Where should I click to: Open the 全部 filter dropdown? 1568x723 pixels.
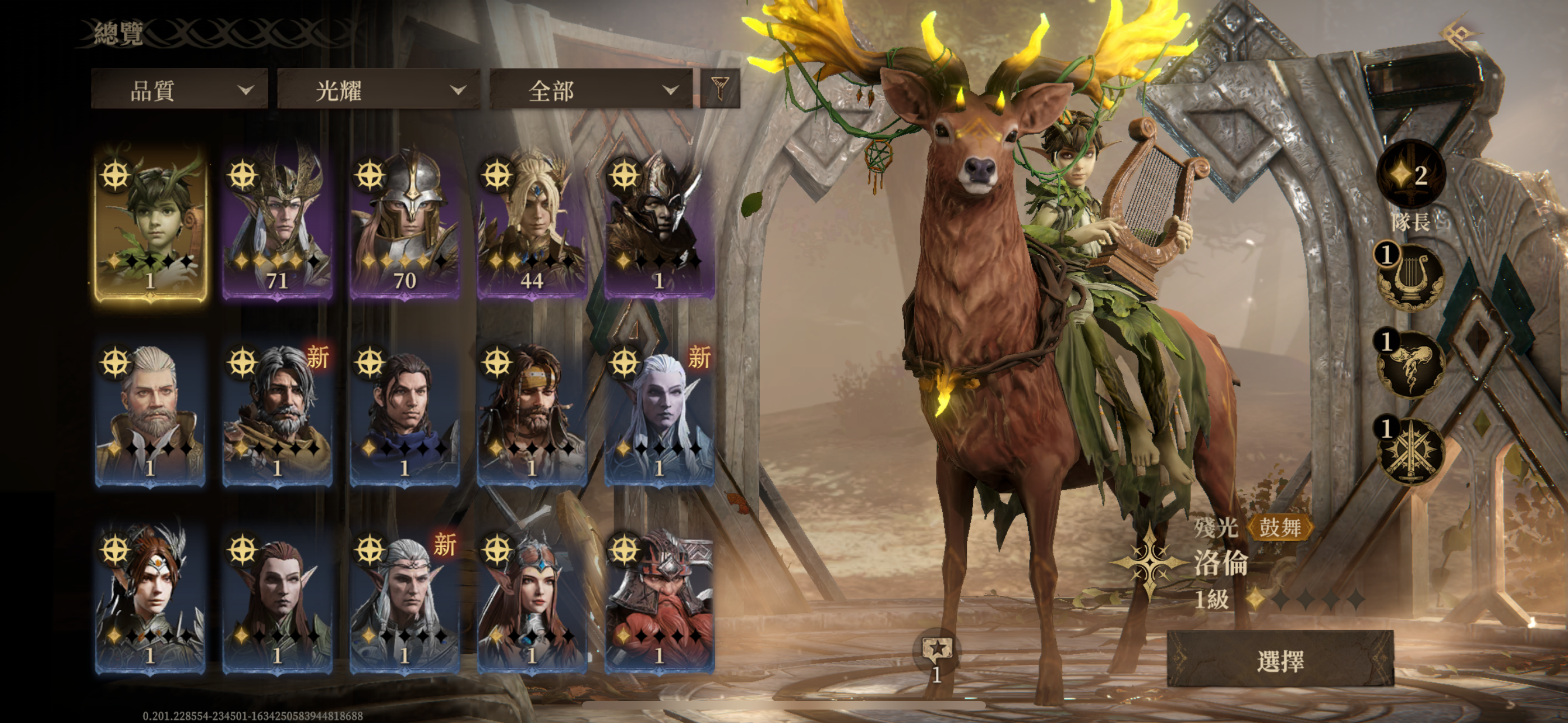coord(591,90)
